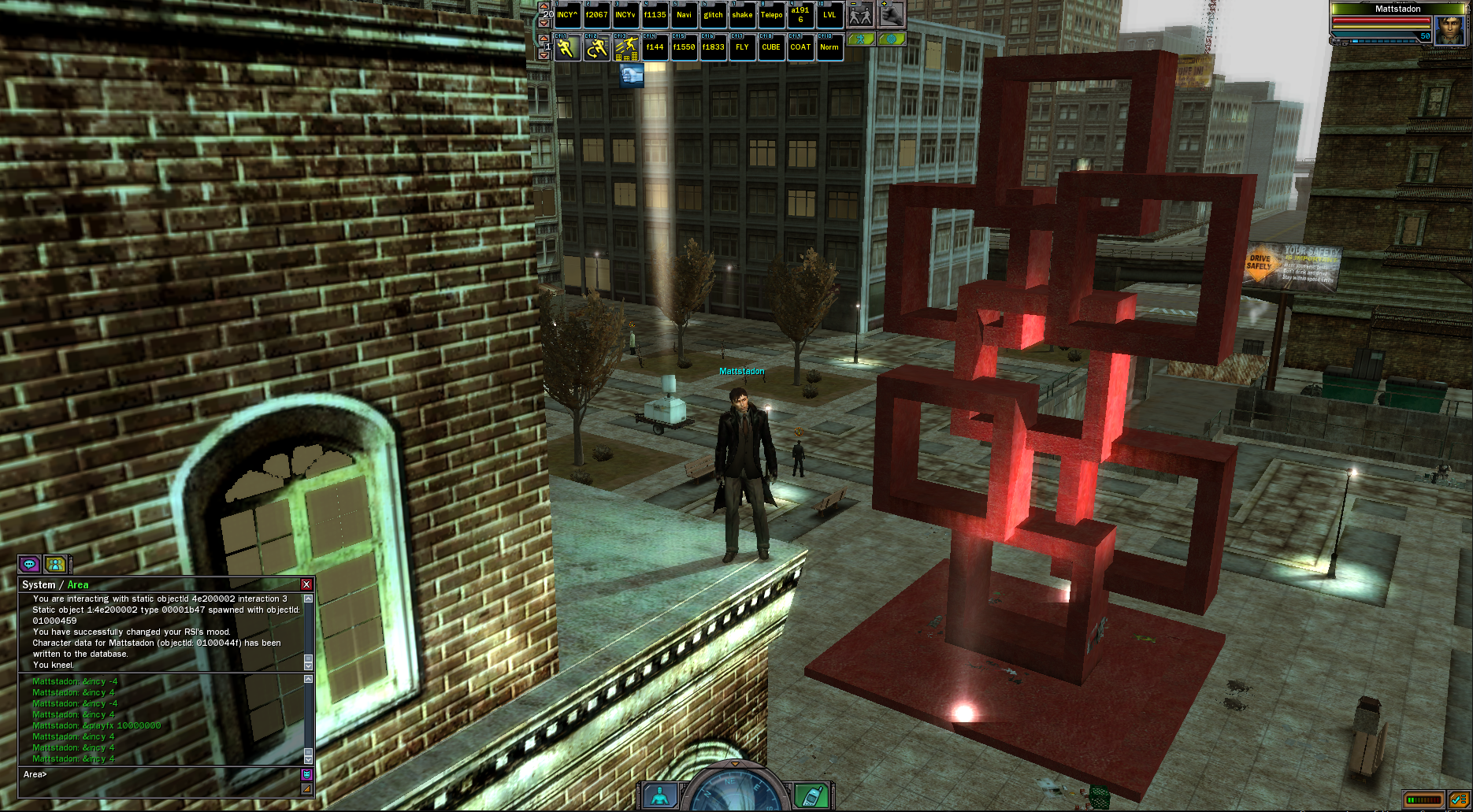The height and width of the screenshot is (812, 1473).
Task: Click the CUBE hotbar slot
Action: (x=771, y=47)
